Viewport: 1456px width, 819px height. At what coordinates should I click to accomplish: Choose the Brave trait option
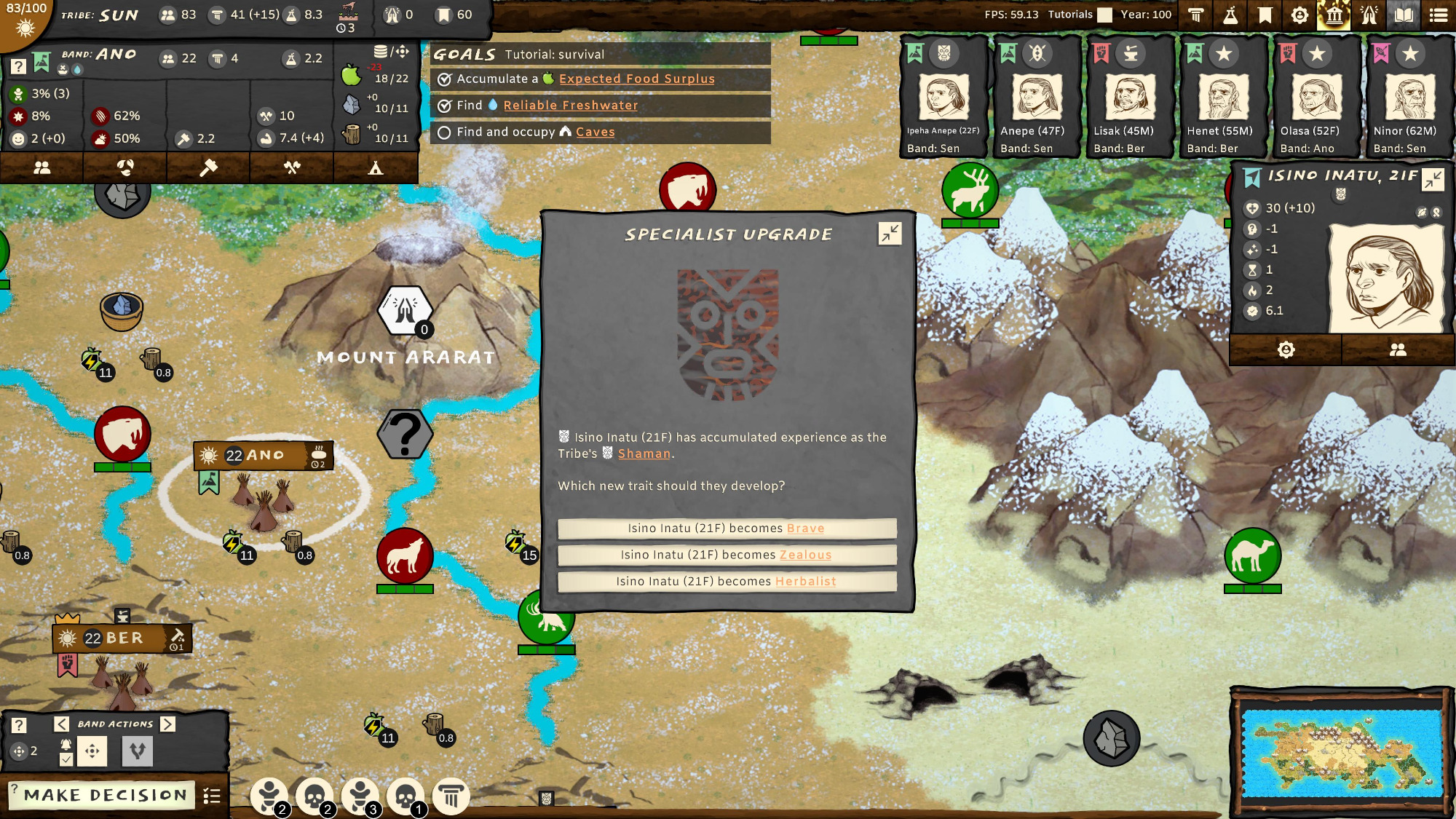pos(727,529)
